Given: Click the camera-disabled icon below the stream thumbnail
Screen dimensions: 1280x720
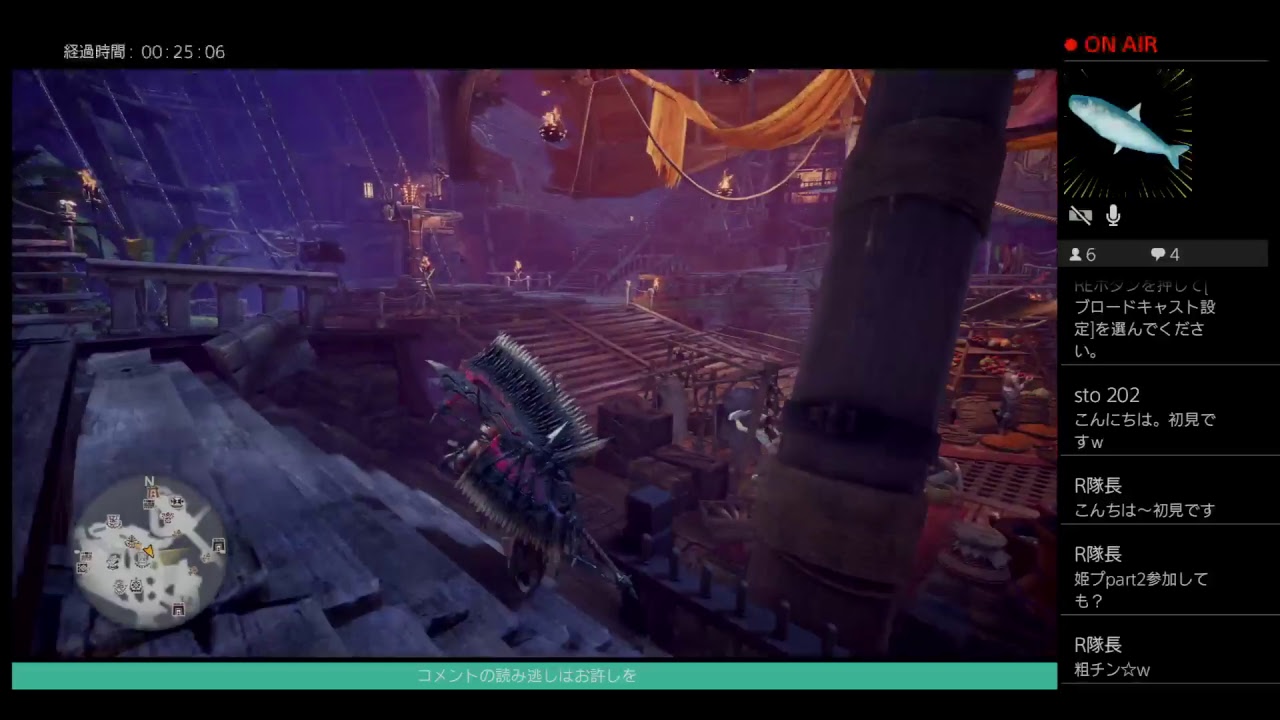Looking at the screenshot, I should [1080, 215].
